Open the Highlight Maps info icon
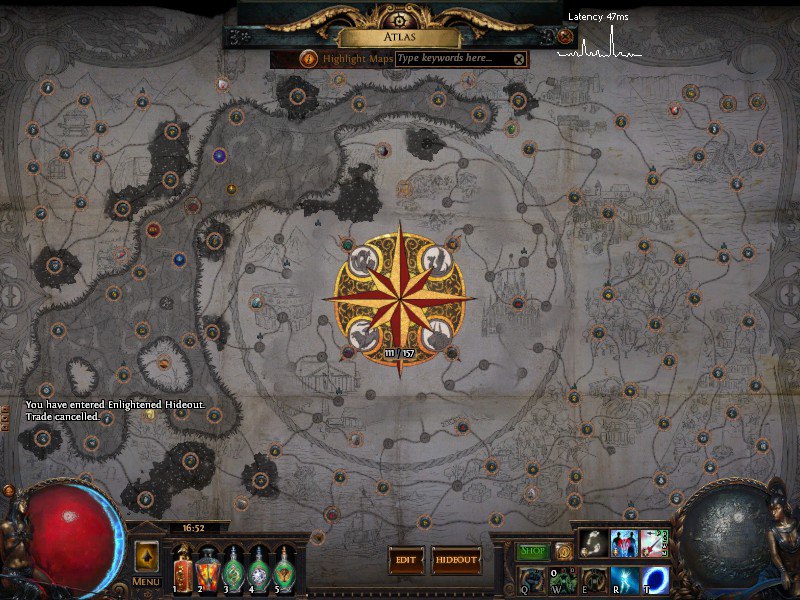800x600 pixels. pos(308,59)
